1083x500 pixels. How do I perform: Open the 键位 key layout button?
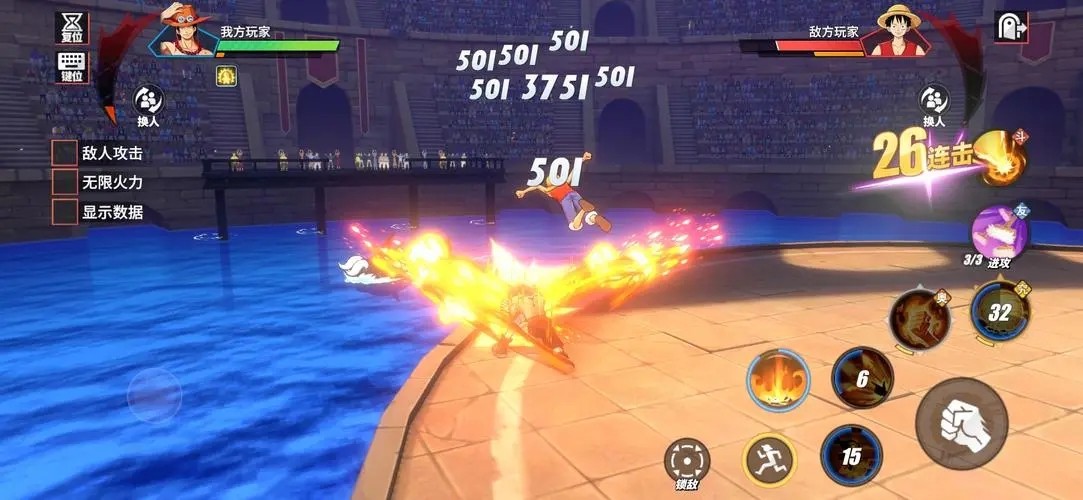click(71, 66)
